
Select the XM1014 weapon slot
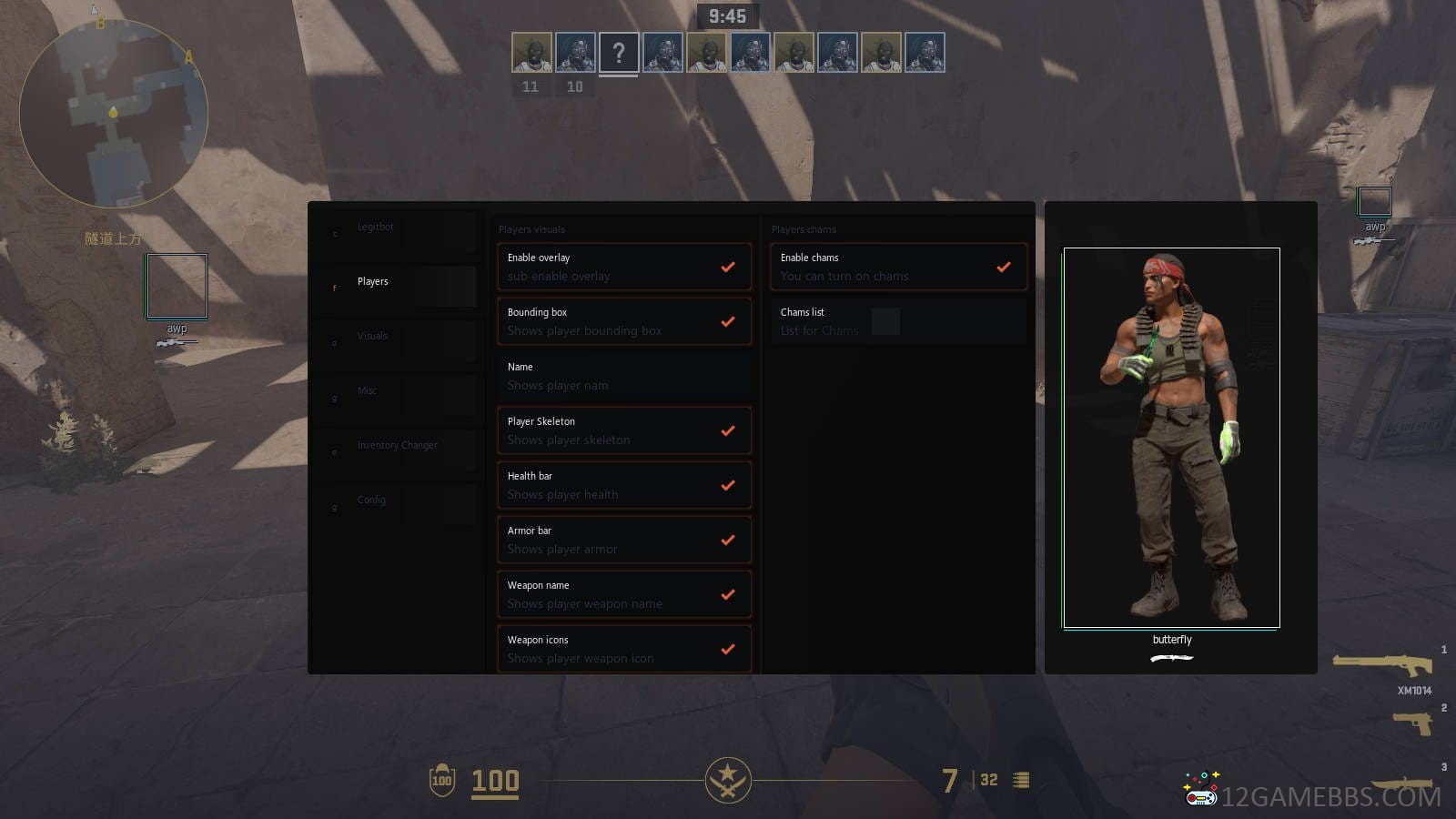coord(1383,667)
